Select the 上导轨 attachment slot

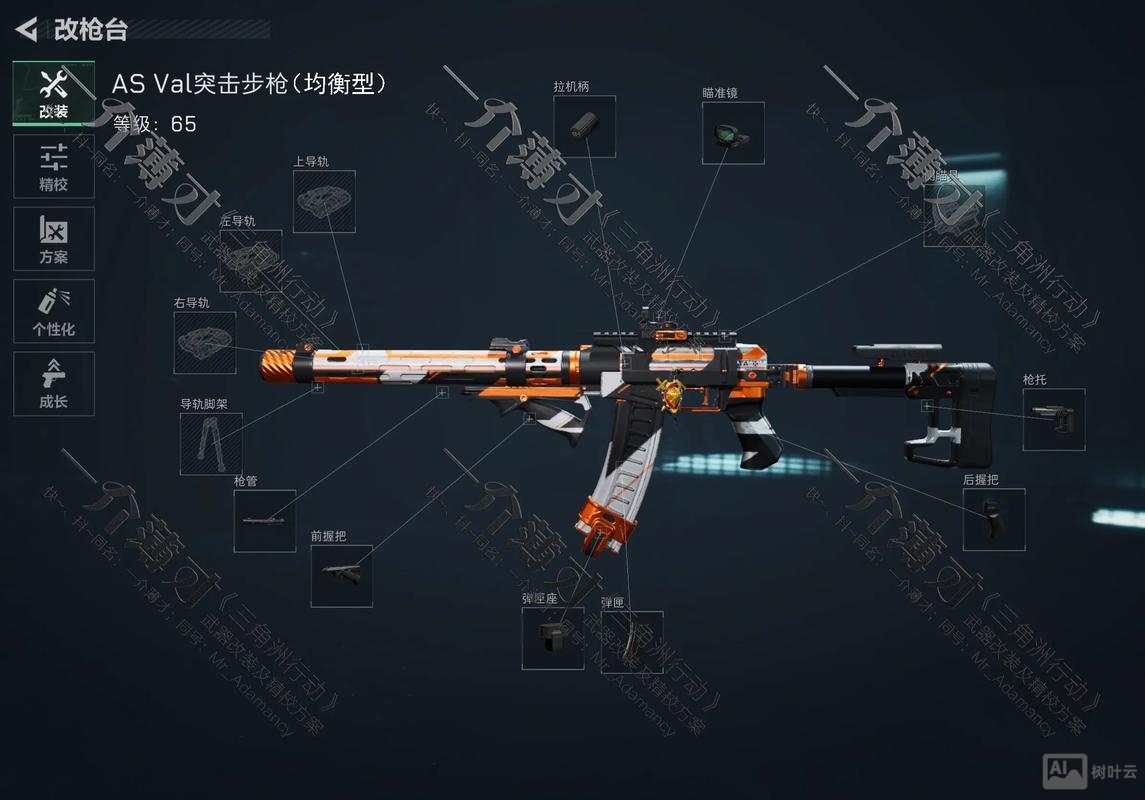324,202
